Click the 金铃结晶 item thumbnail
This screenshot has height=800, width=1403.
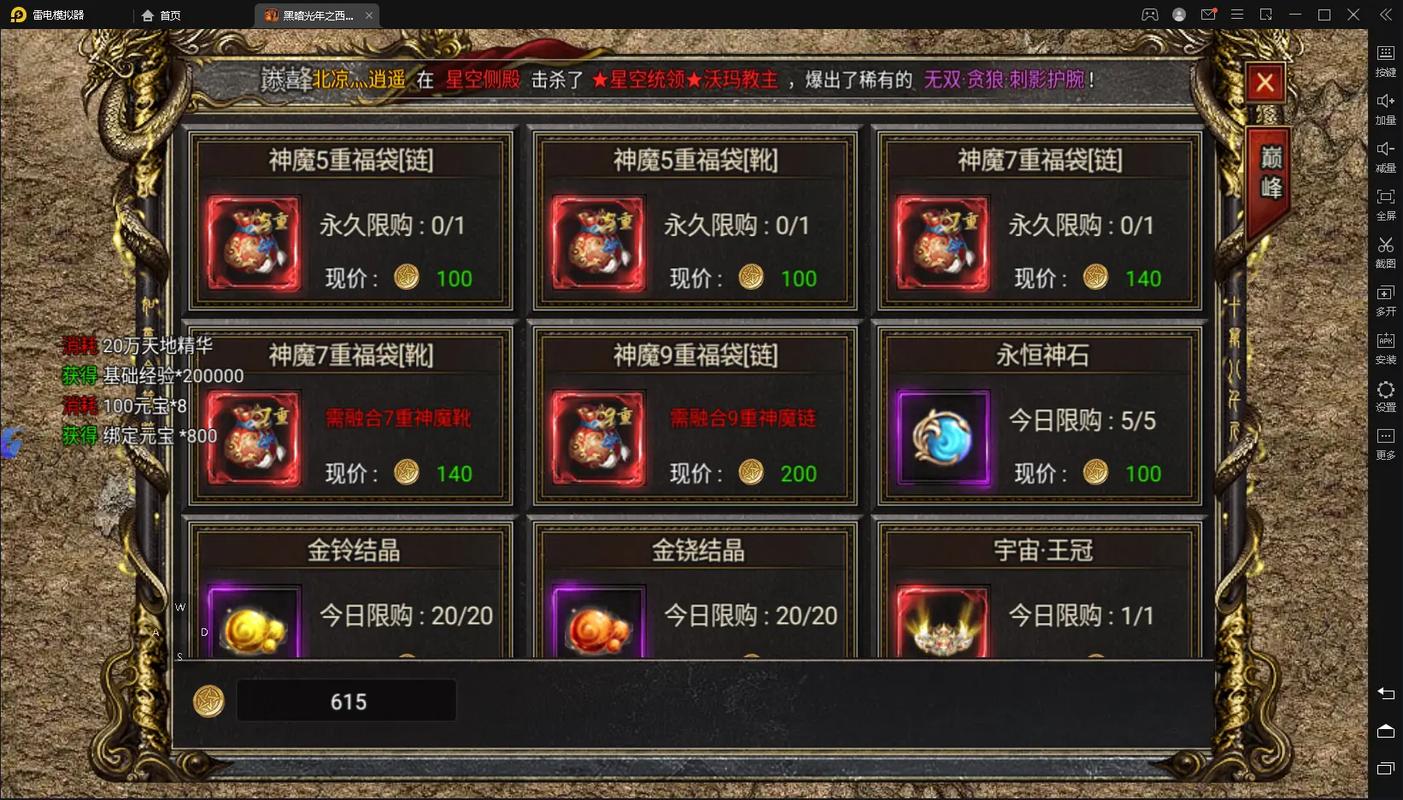pos(253,625)
